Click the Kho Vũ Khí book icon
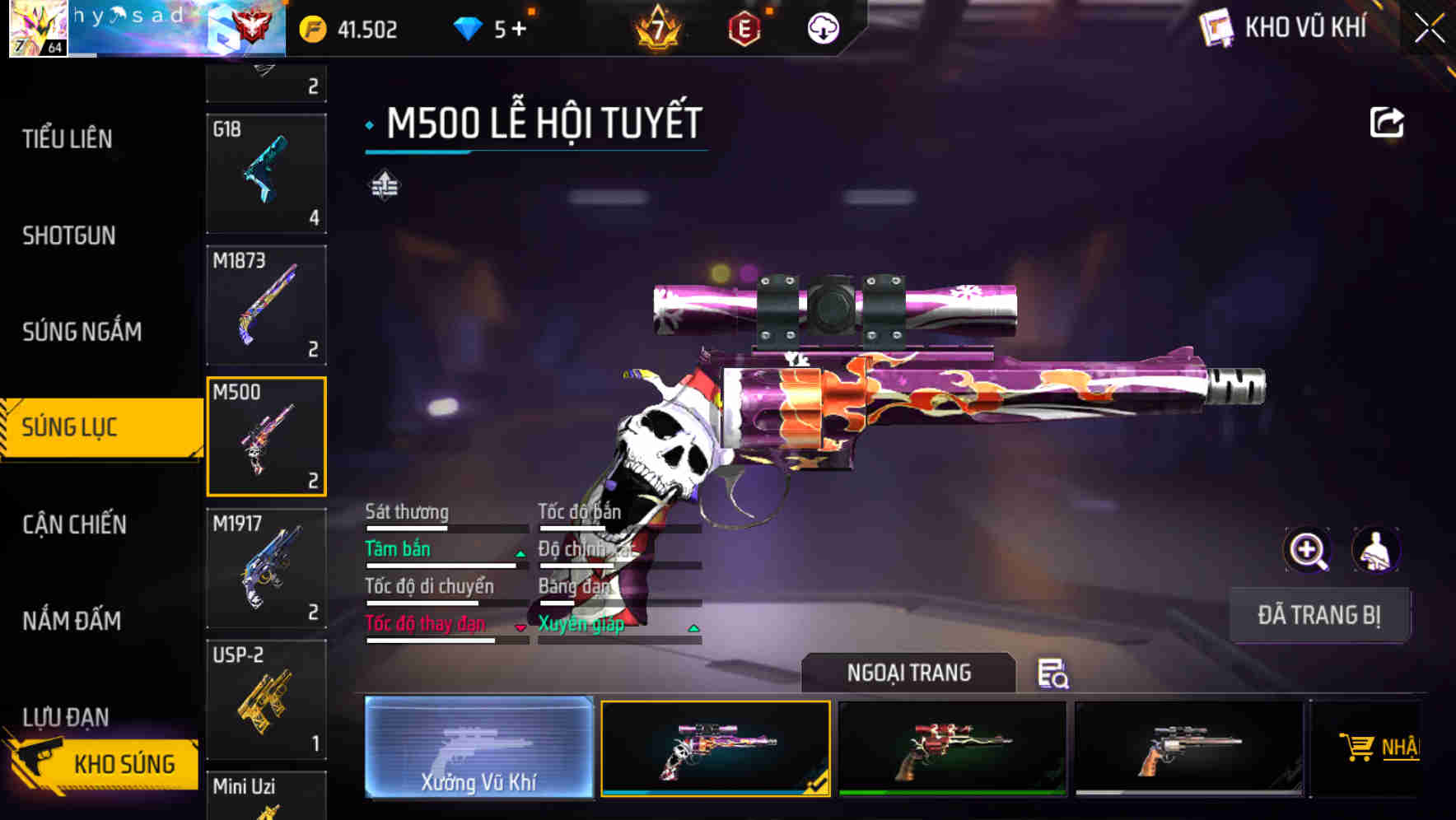Image resolution: width=1456 pixels, height=820 pixels. click(1215, 27)
